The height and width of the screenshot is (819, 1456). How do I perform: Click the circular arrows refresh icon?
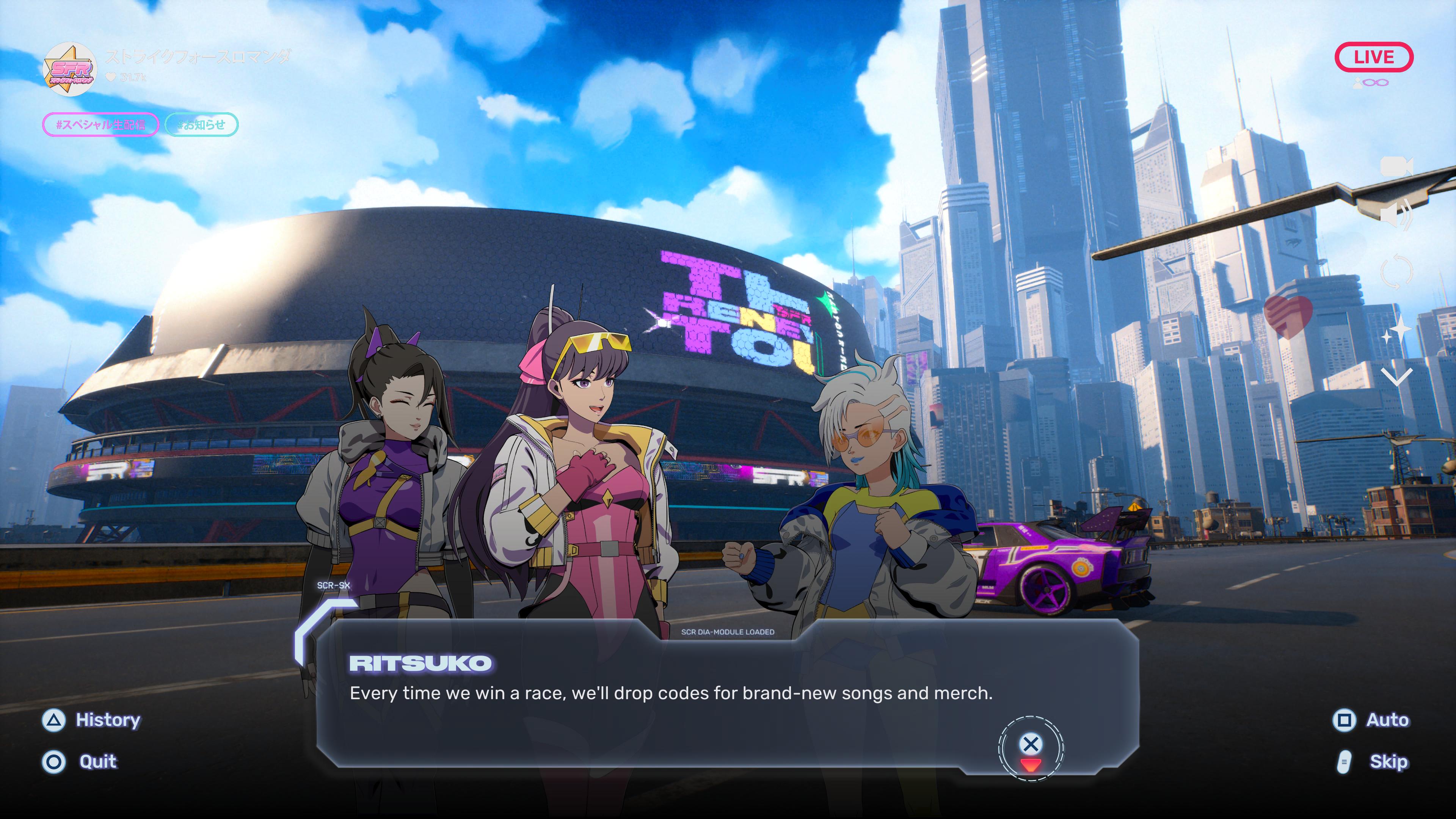[x=1396, y=272]
